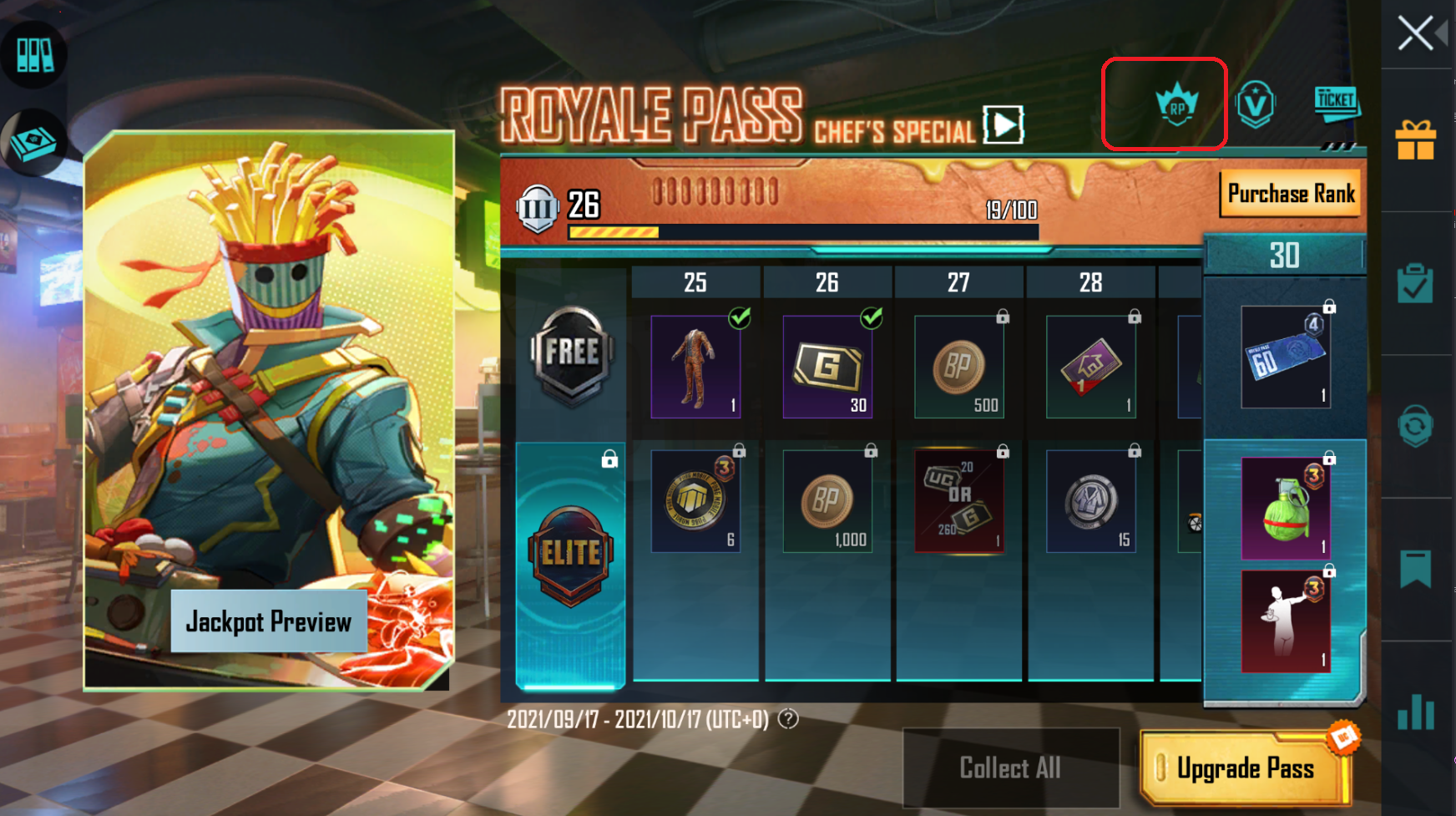This screenshot has height=816, width=1456.
Task: Select the rank 27 tab
Action: click(x=958, y=282)
